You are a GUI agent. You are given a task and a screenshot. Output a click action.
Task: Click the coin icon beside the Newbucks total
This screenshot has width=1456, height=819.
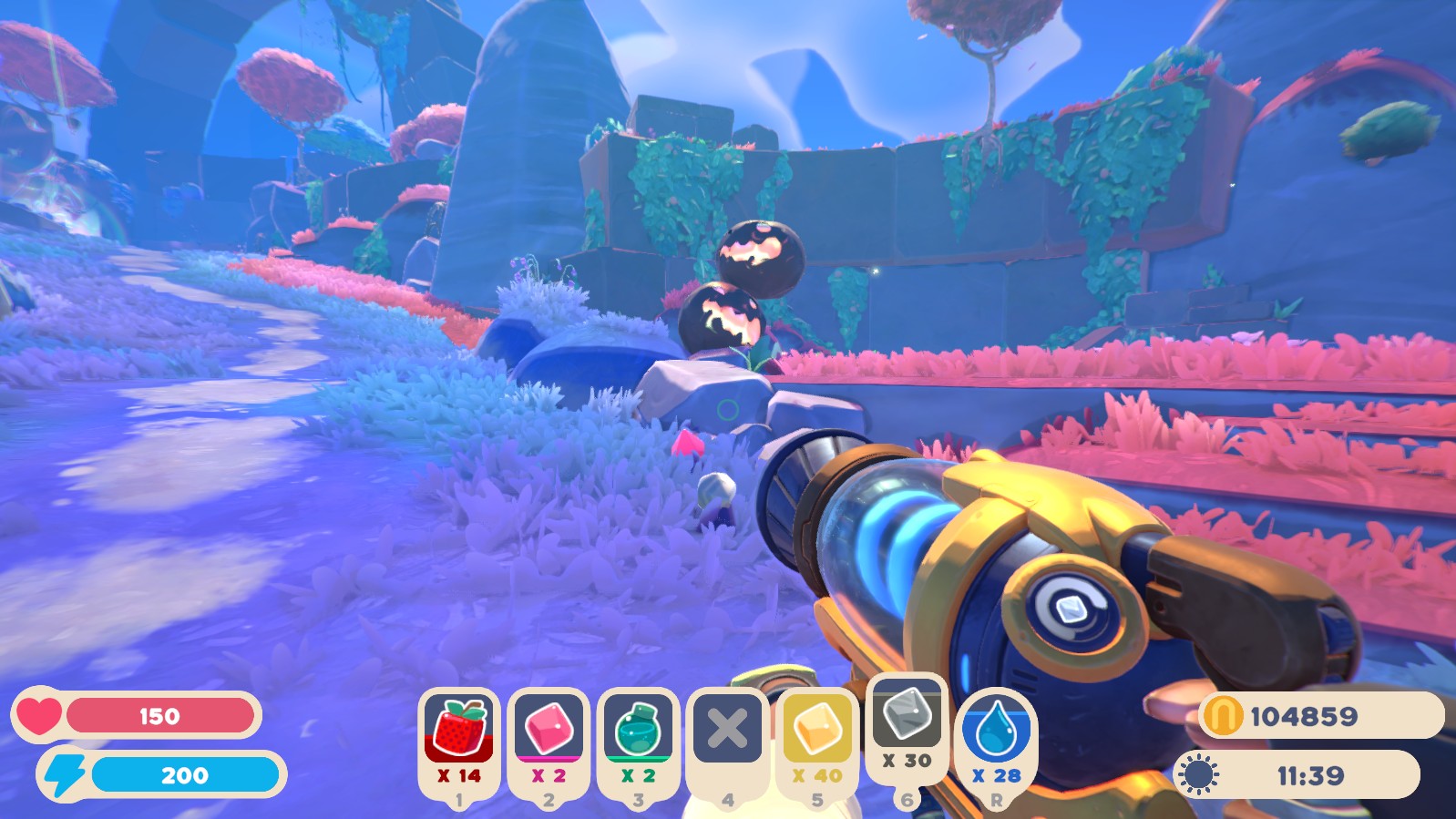click(x=1221, y=716)
